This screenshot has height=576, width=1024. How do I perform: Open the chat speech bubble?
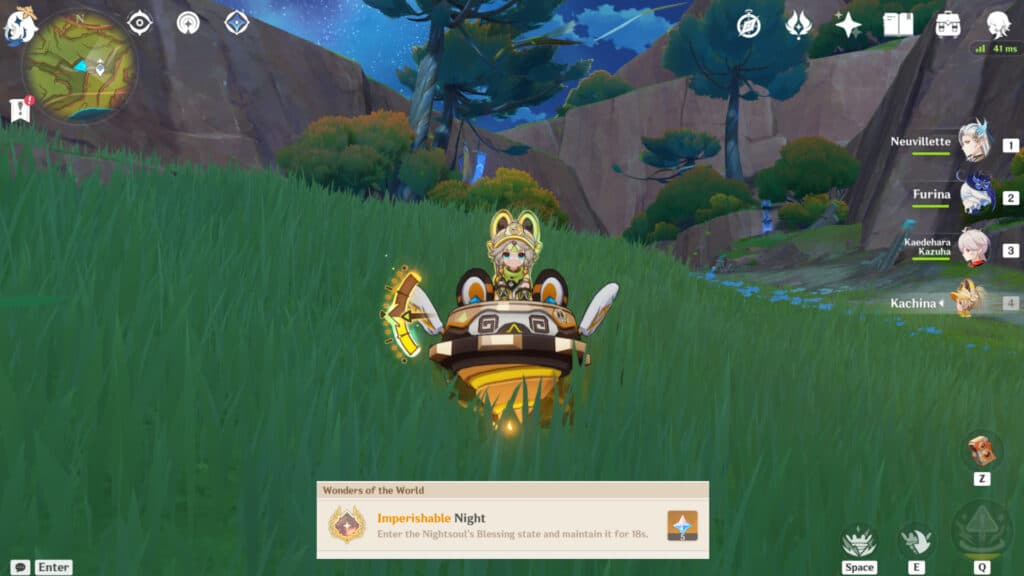tap(19, 567)
